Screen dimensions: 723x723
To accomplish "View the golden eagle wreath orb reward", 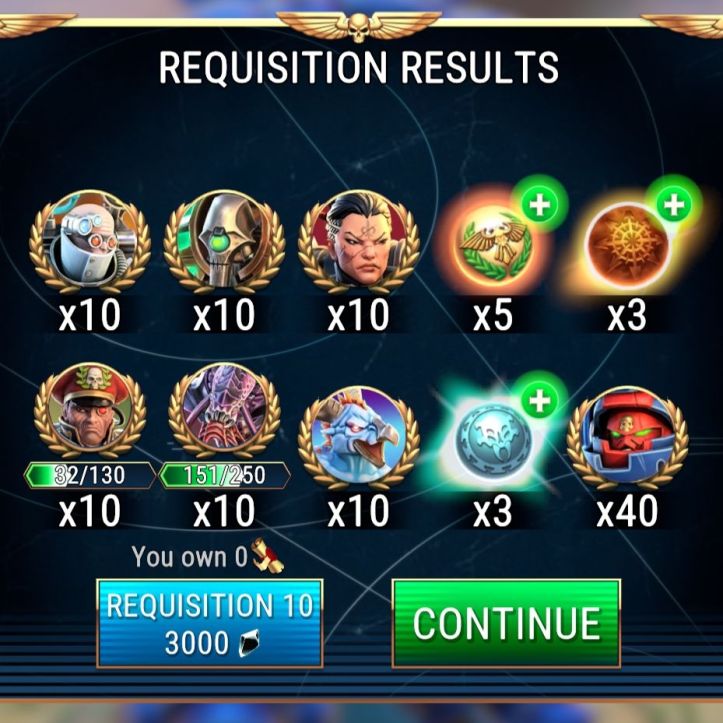I will click(x=491, y=243).
